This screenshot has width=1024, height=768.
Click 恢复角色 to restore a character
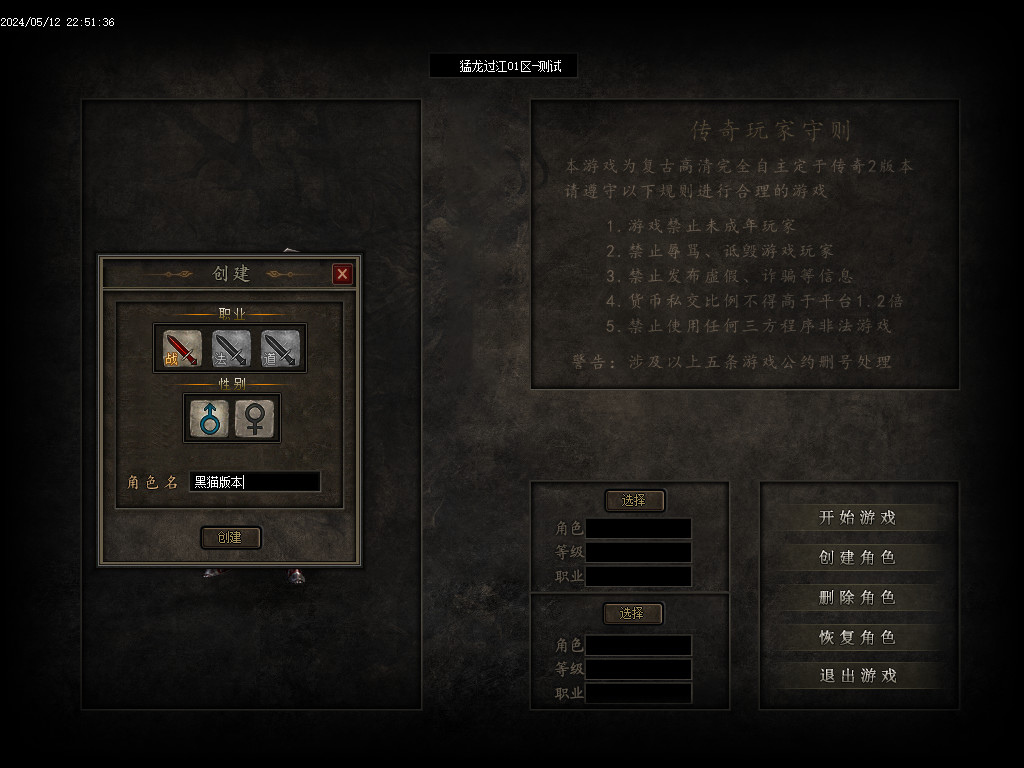[x=857, y=637]
